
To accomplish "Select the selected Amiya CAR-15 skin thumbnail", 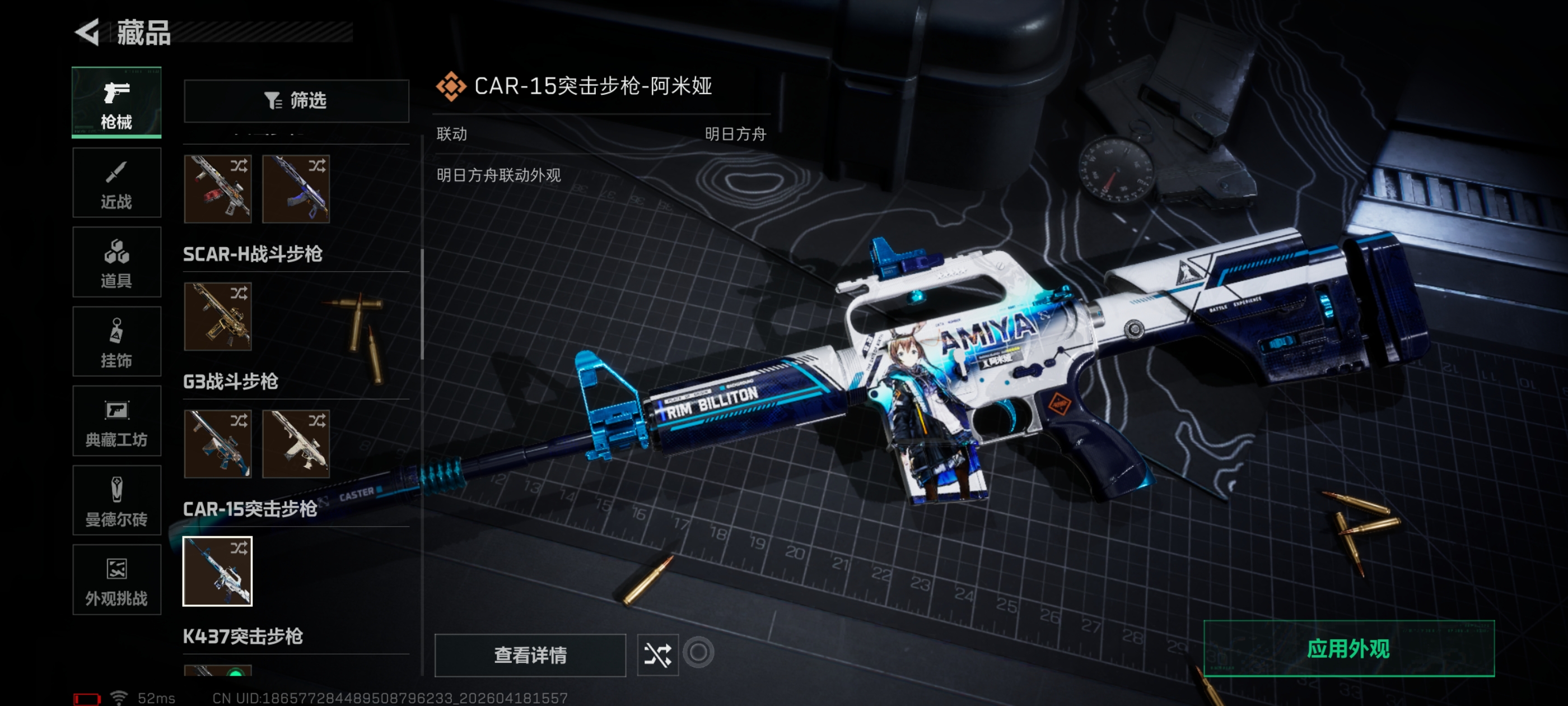I will point(217,571).
